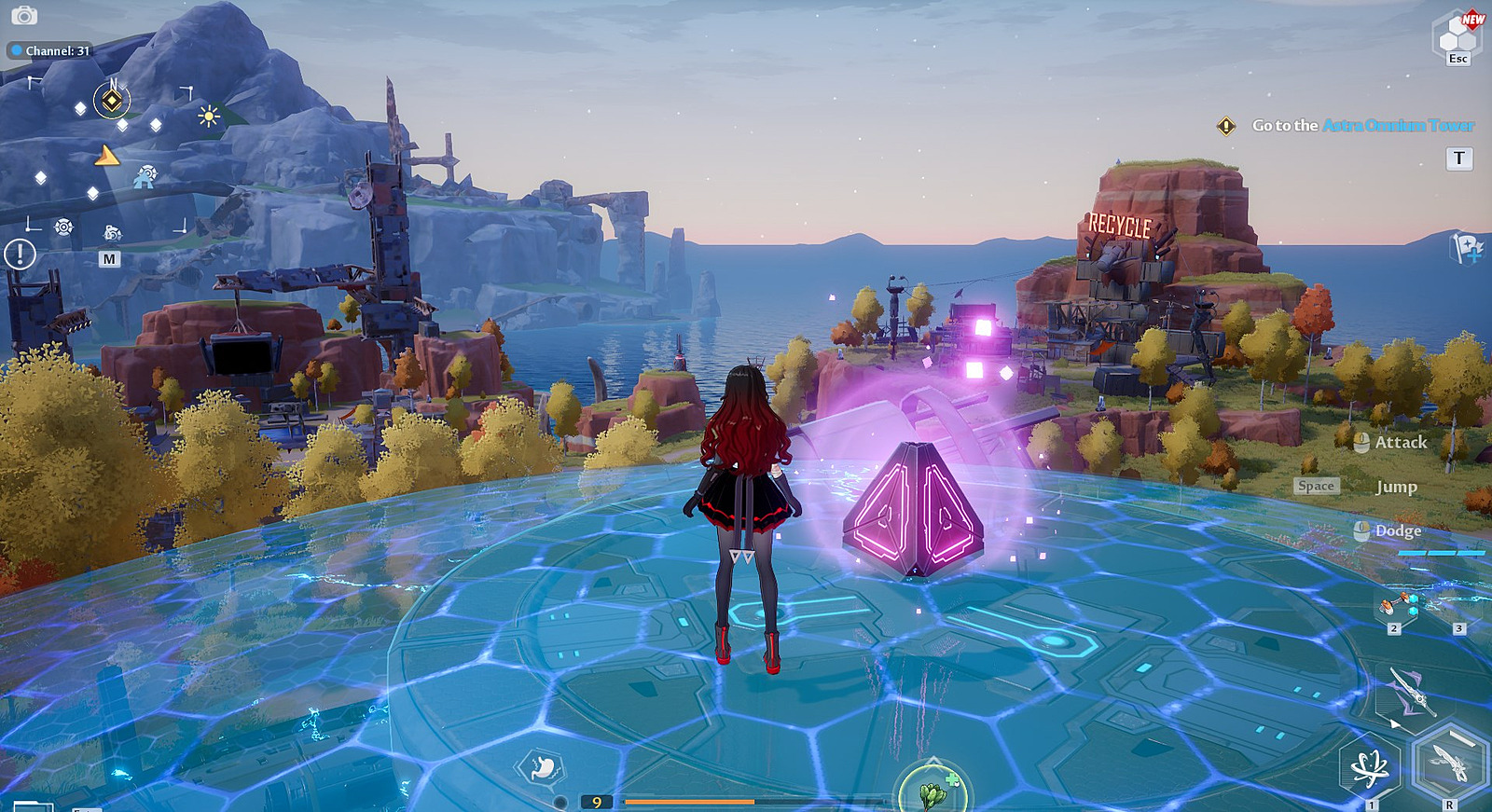Use the green lettuce healing food
The height and width of the screenshot is (812, 1492).
[932, 791]
